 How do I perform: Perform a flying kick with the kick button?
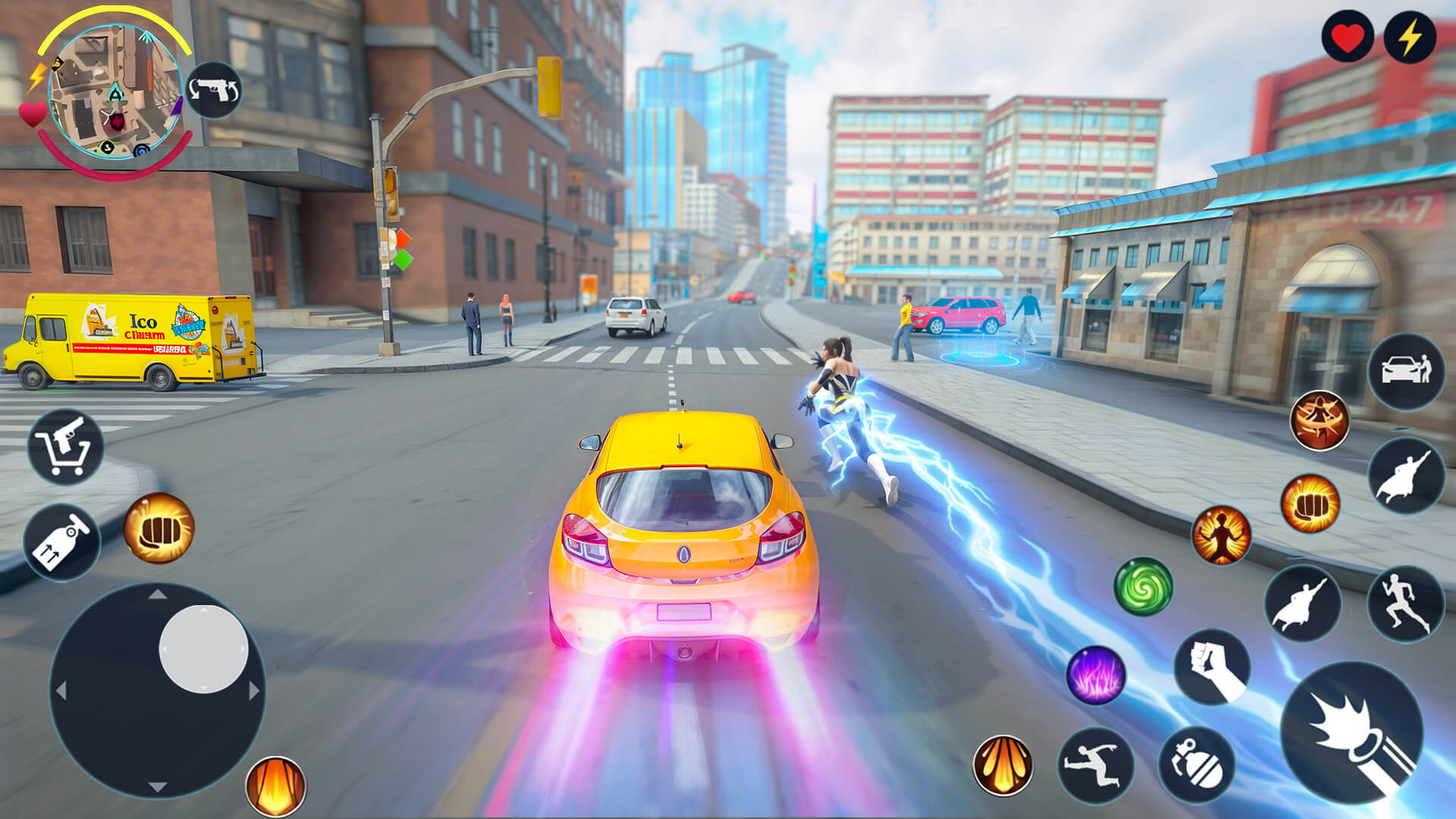point(1095,764)
